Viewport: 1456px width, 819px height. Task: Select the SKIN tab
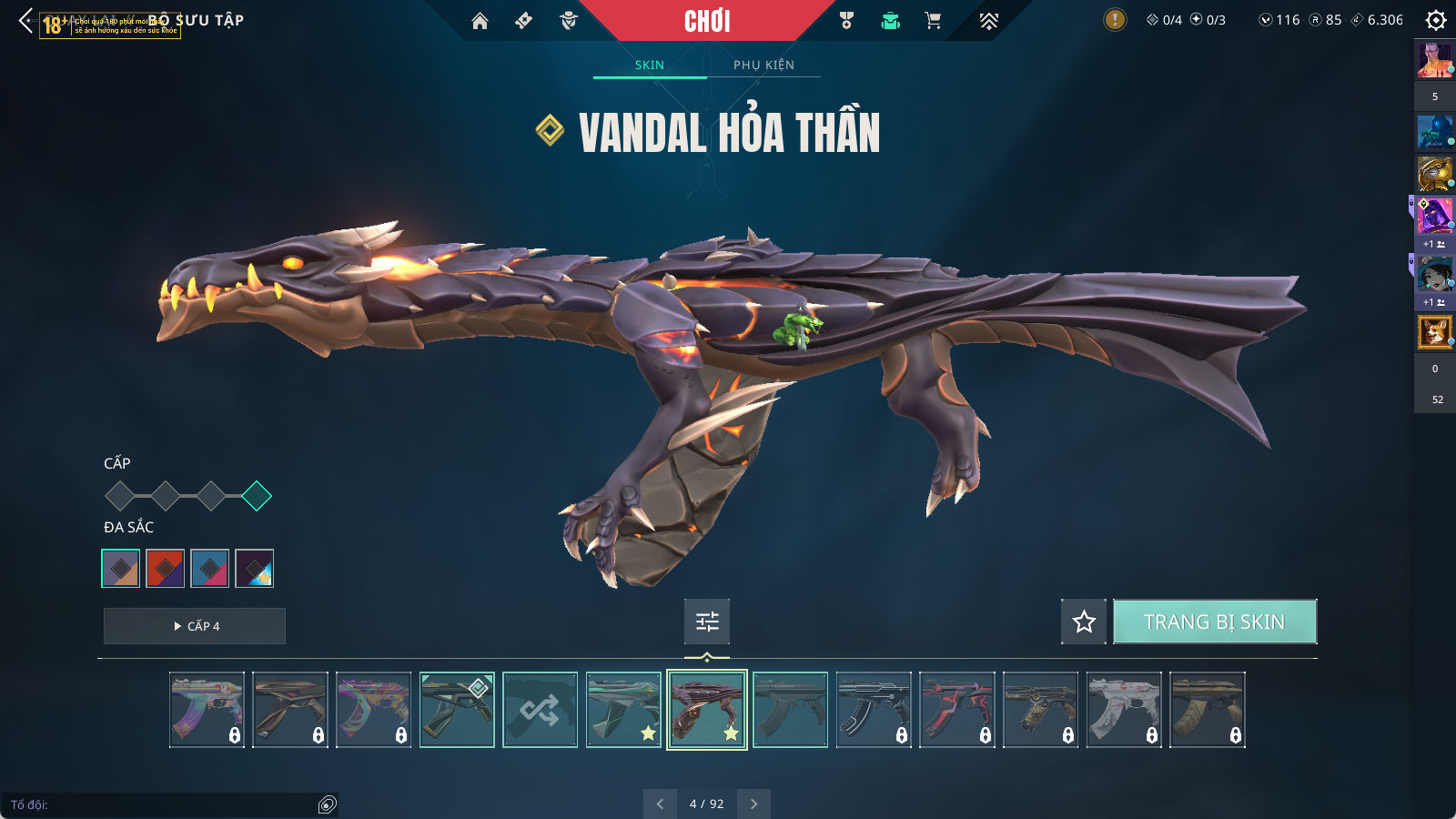point(650,65)
